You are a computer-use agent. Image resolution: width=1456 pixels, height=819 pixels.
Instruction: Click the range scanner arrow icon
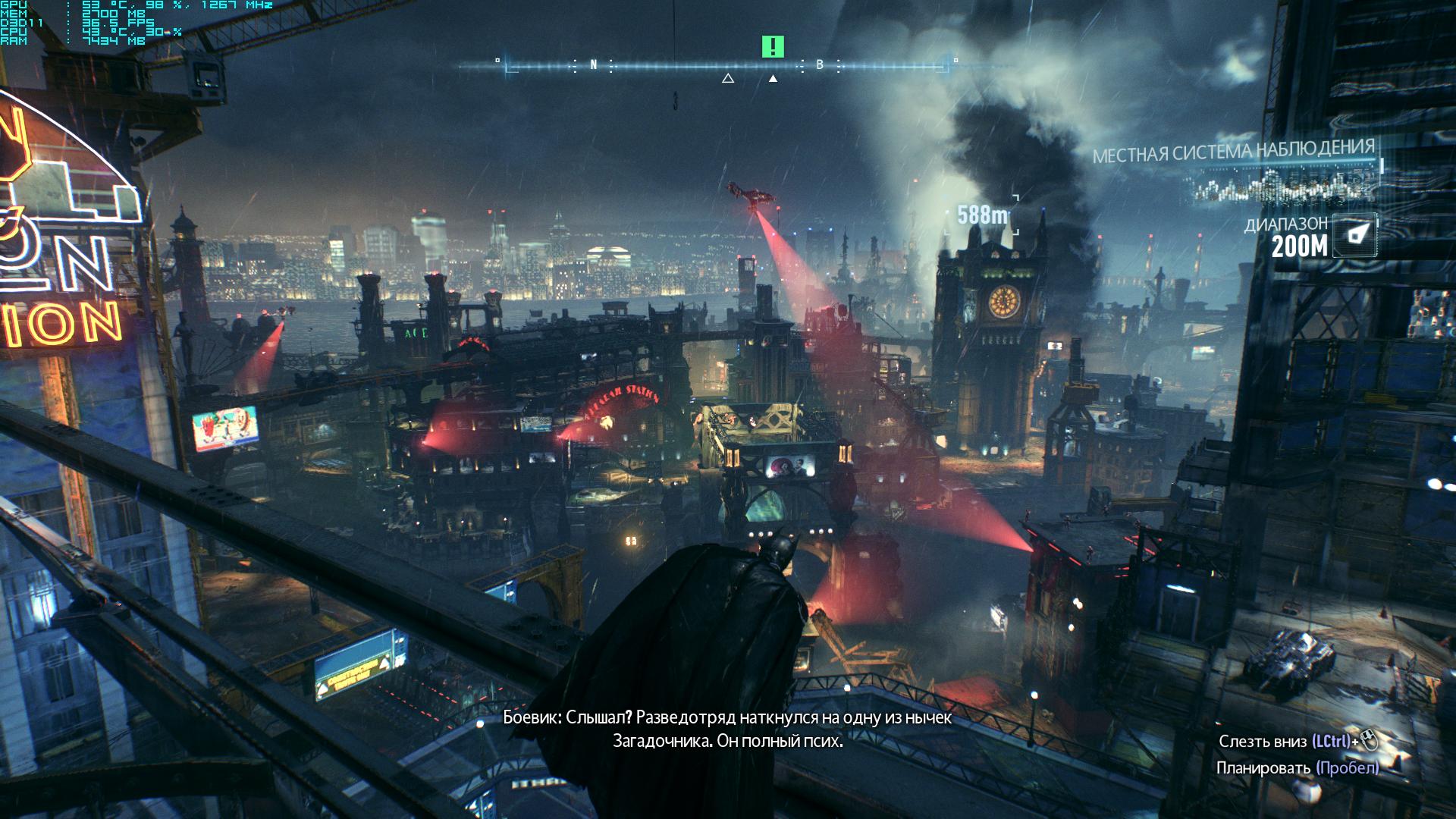[1355, 234]
